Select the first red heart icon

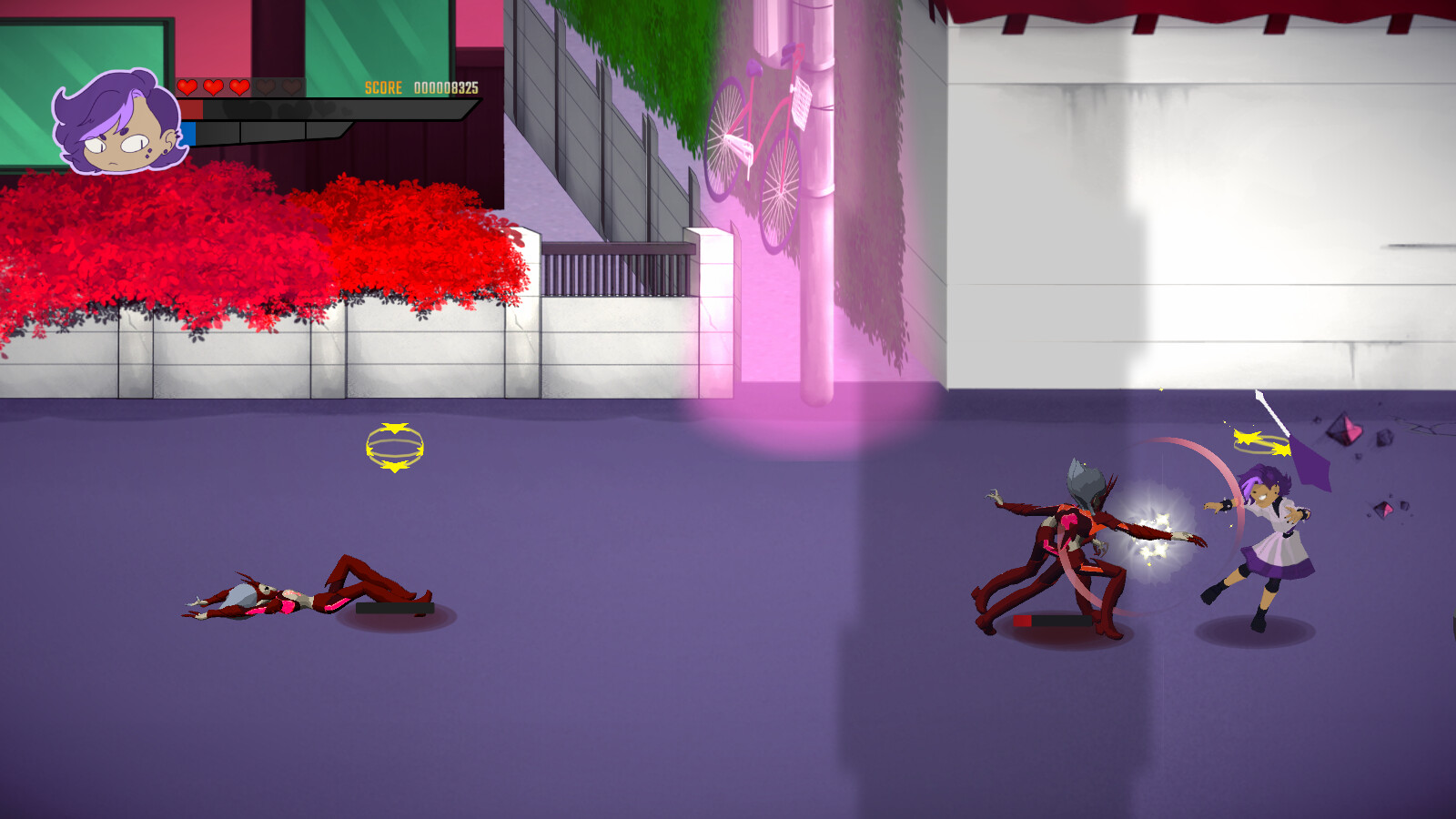pyautogui.click(x=186, y=87)
